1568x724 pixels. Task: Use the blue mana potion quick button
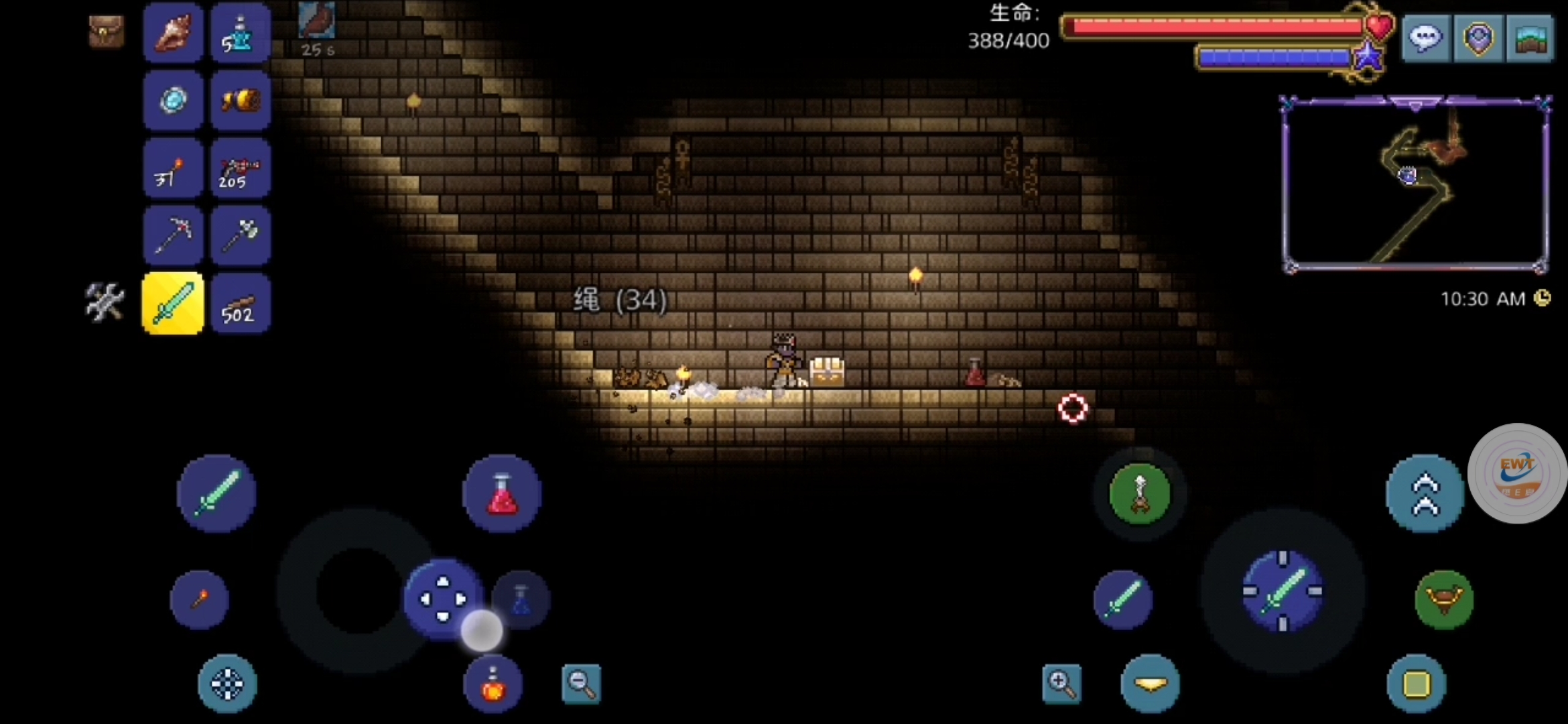tap(521, 599)
